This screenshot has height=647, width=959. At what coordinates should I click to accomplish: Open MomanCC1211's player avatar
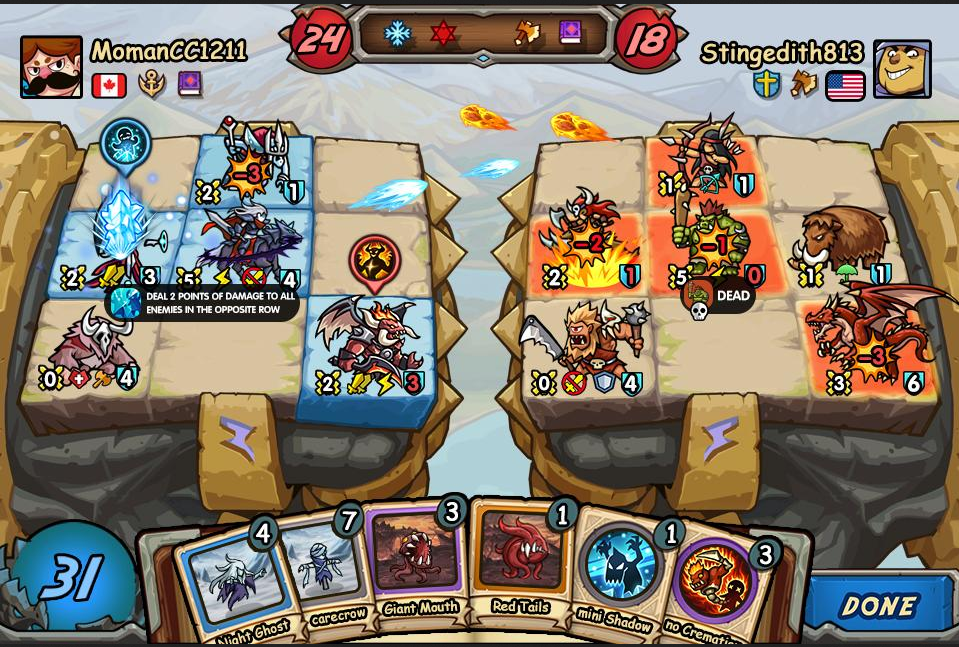point(52,67)
